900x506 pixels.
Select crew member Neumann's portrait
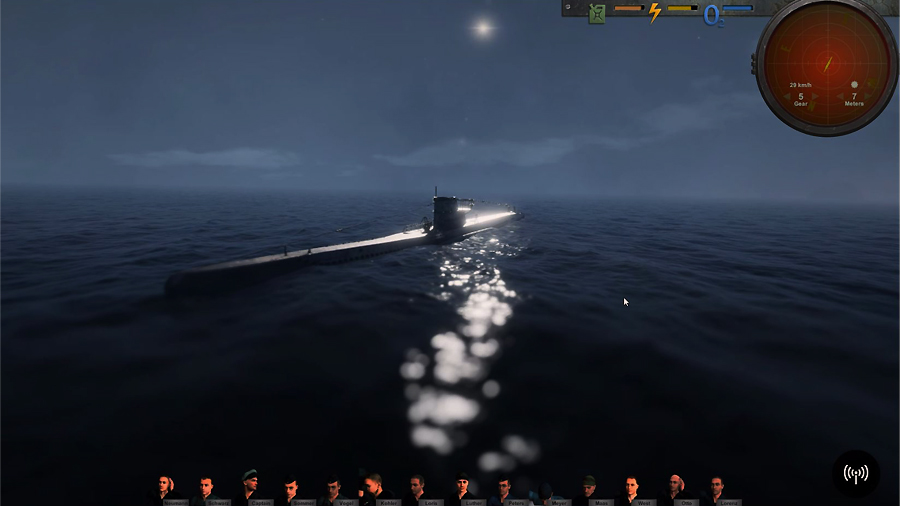(x=163, y=488)
